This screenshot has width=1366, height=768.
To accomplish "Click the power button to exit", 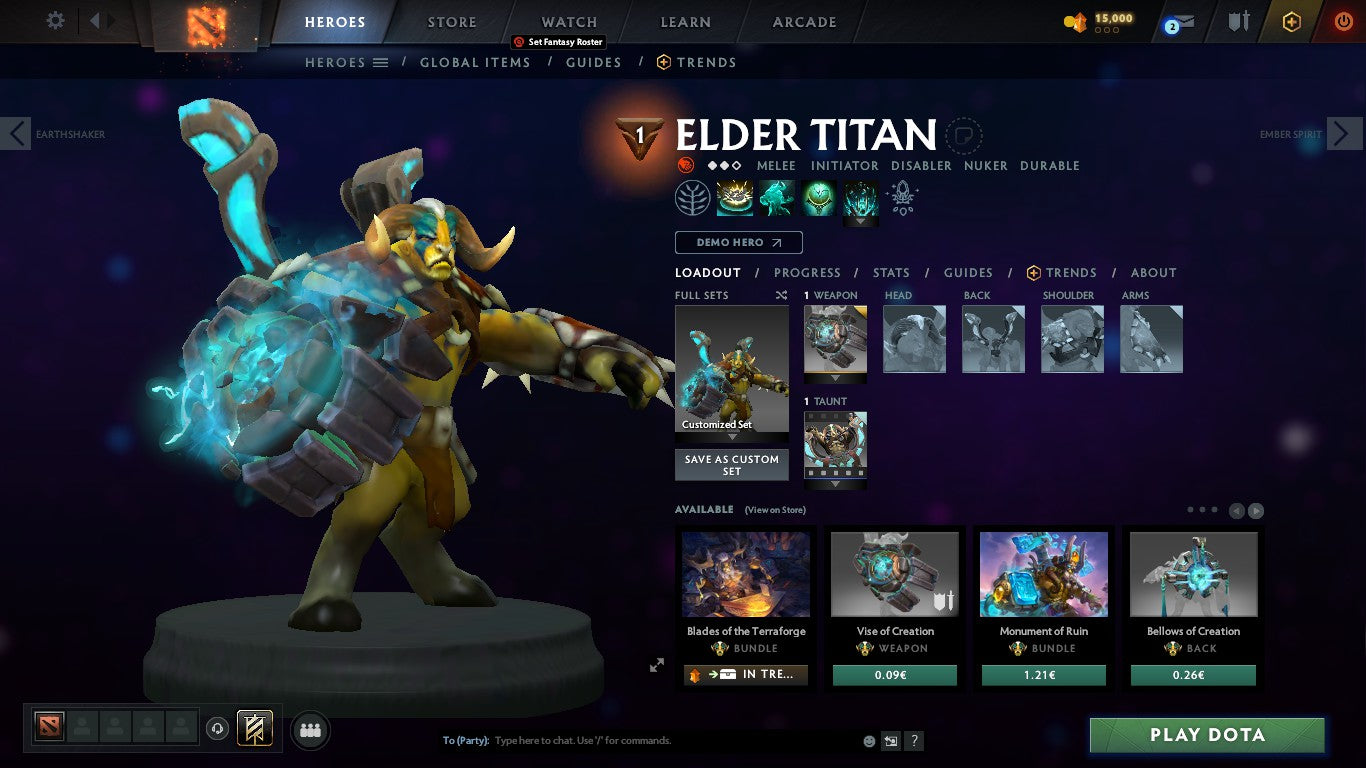I will (1344, 22).
